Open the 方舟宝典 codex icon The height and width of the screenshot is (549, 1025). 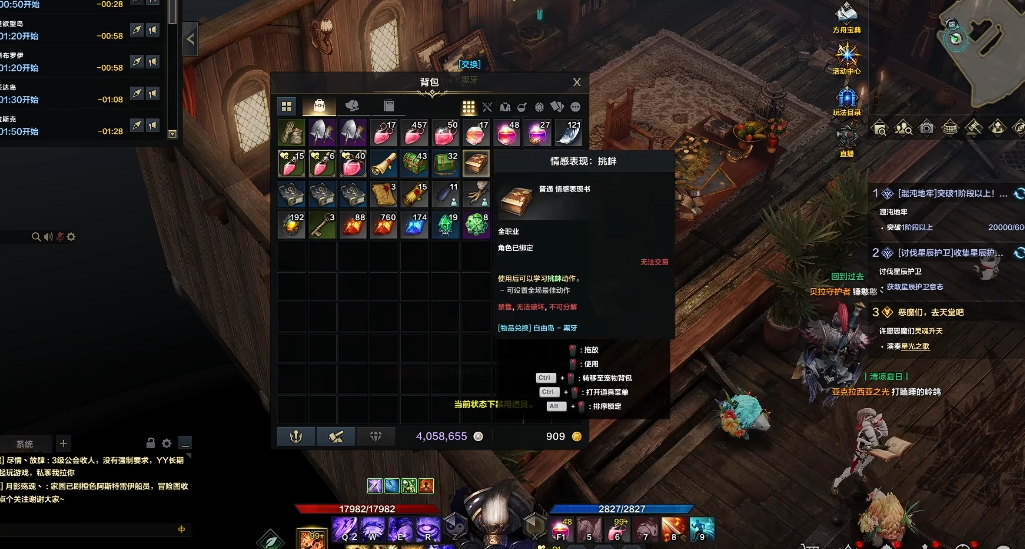(x=847, y=14)
